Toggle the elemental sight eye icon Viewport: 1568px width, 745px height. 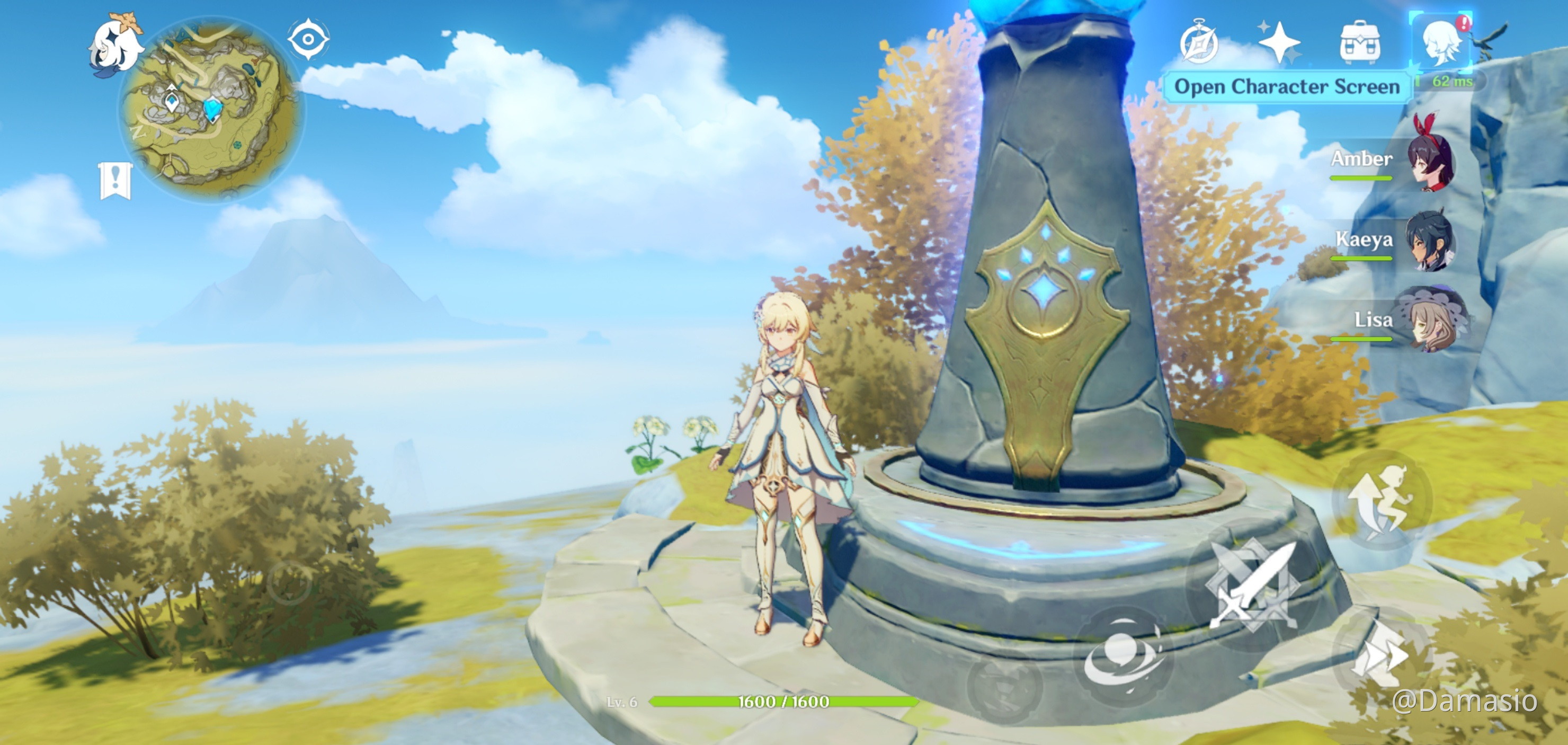point(308,40)
